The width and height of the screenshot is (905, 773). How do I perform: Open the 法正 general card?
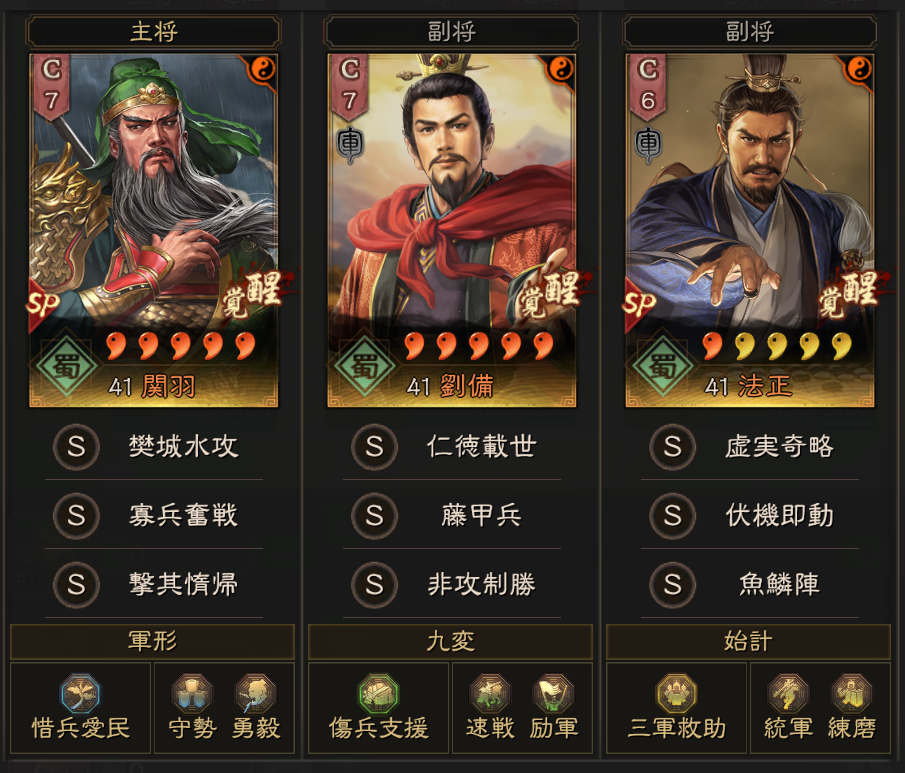[750, 230]
